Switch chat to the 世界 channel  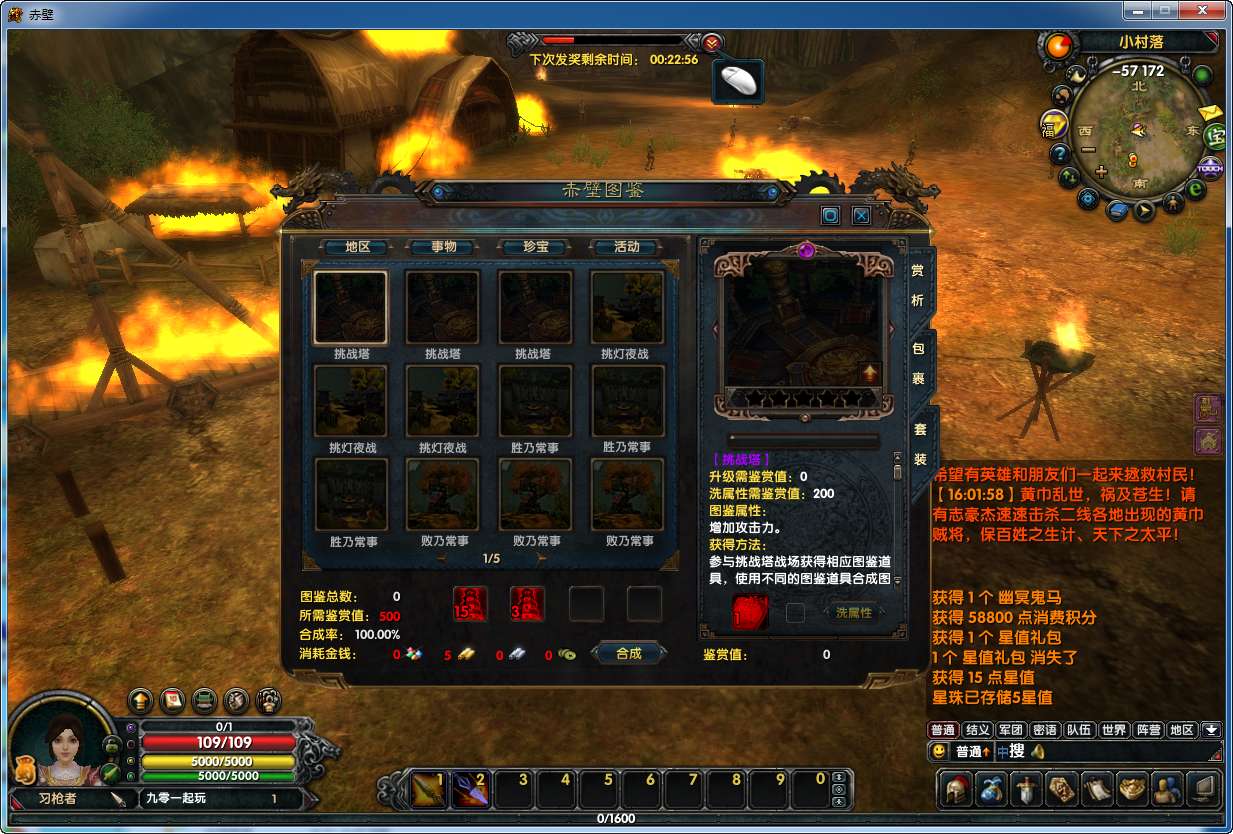pos(1113,730)
